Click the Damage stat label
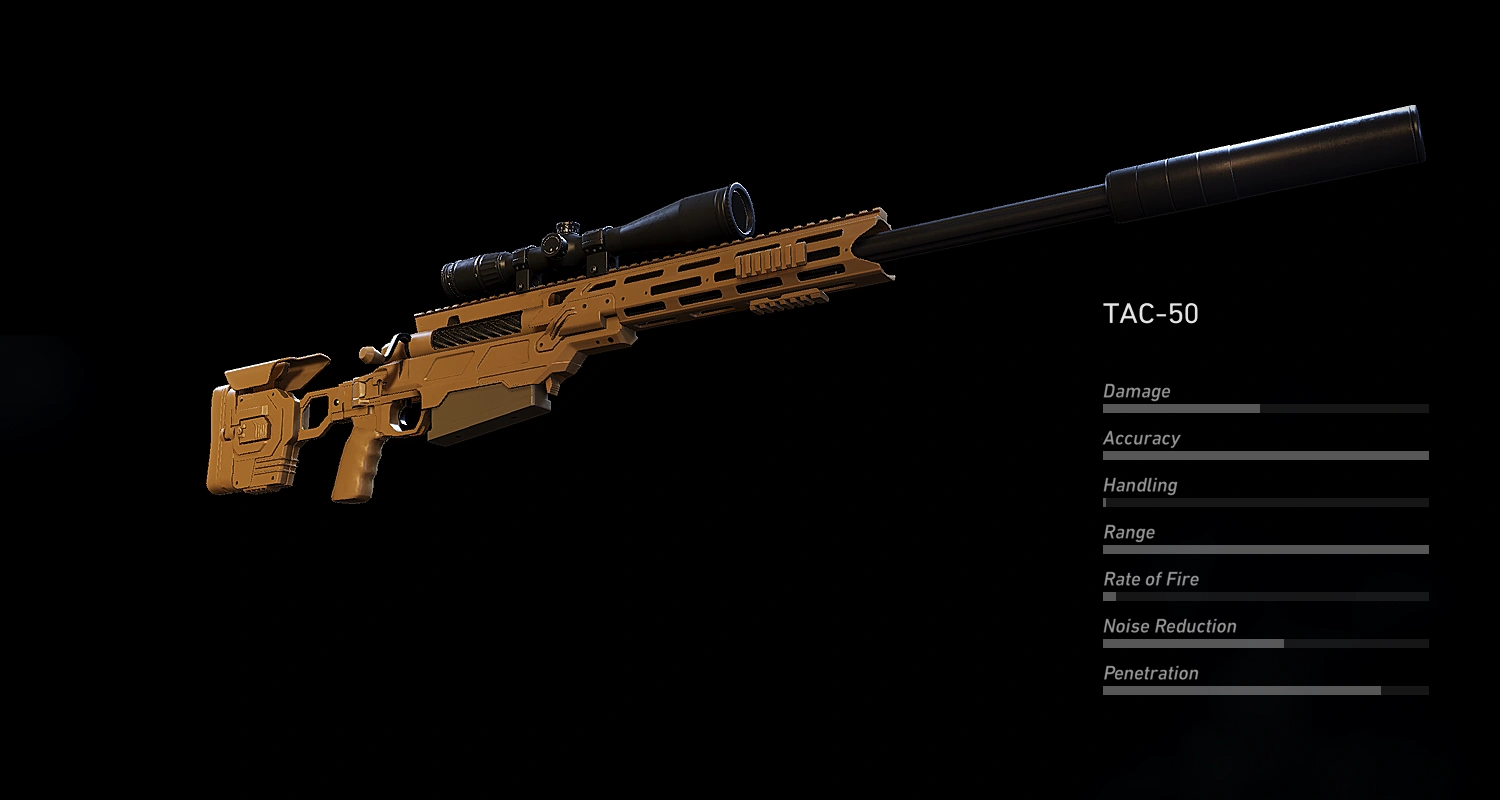Screen dimensions: 1500x800 pos(1136,391)
